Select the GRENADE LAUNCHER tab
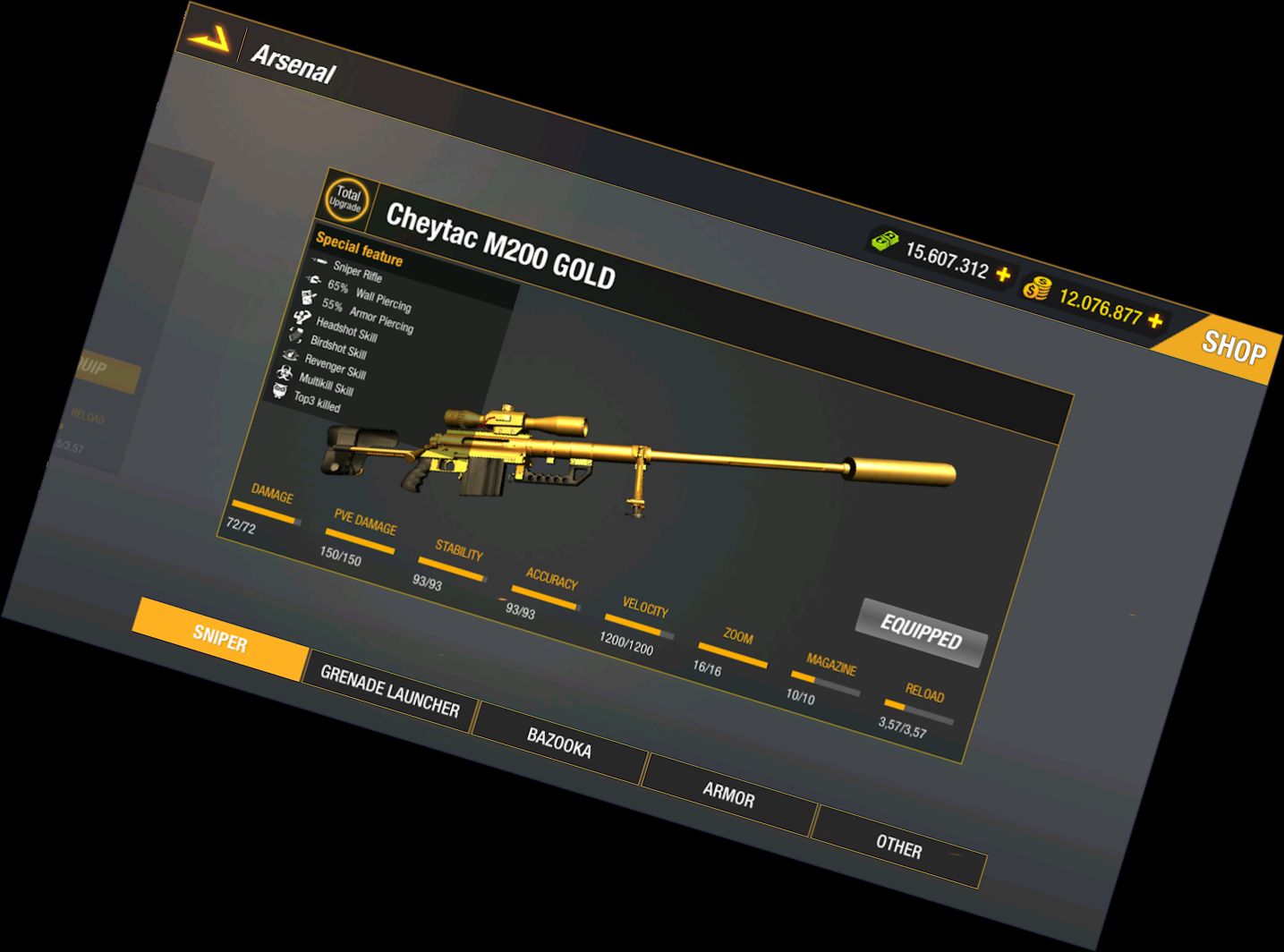The height and width of the screenshot is (952, 1284). coord(389,692)
